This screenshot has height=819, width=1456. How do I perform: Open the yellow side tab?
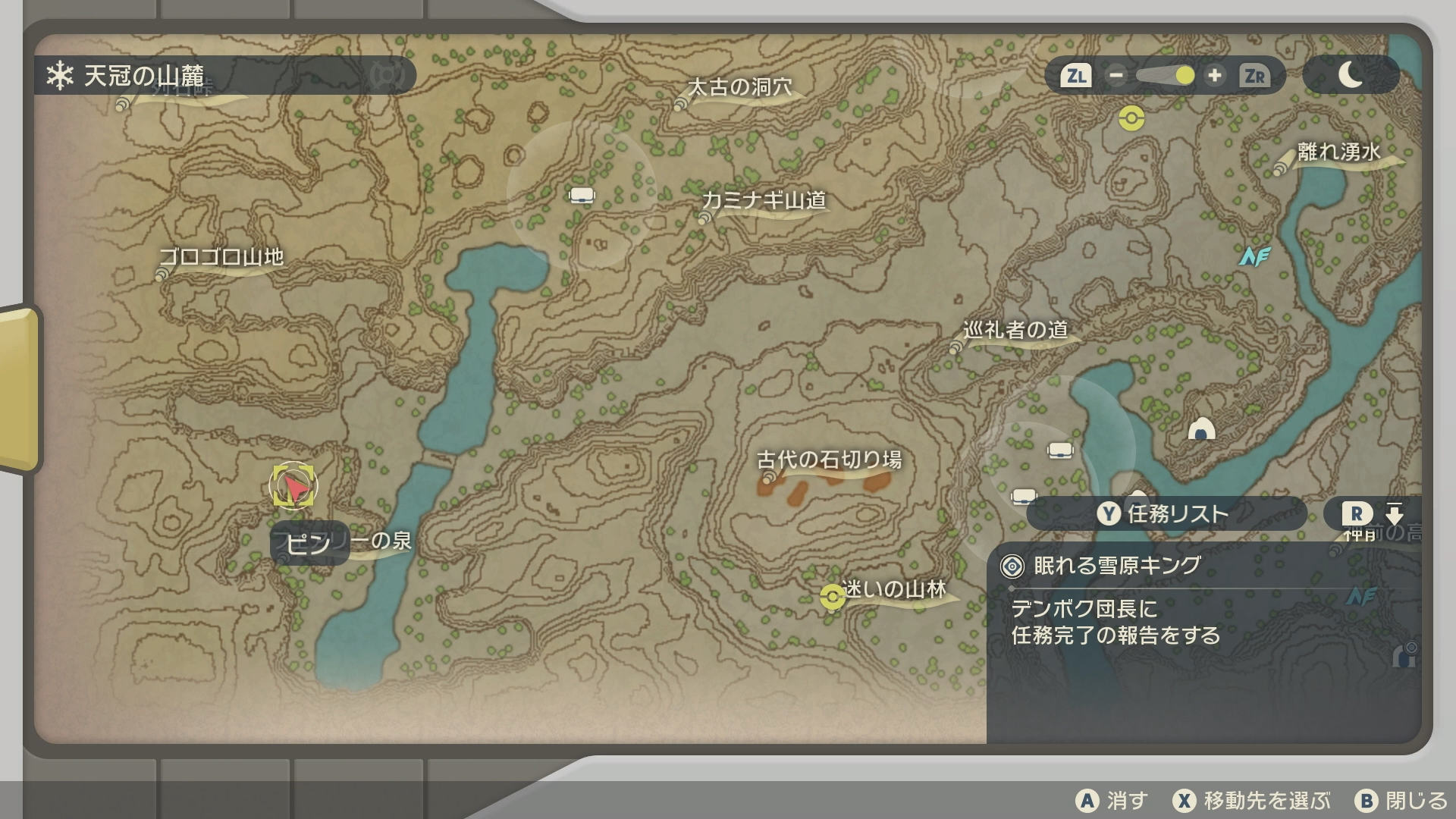pos(19,388)
